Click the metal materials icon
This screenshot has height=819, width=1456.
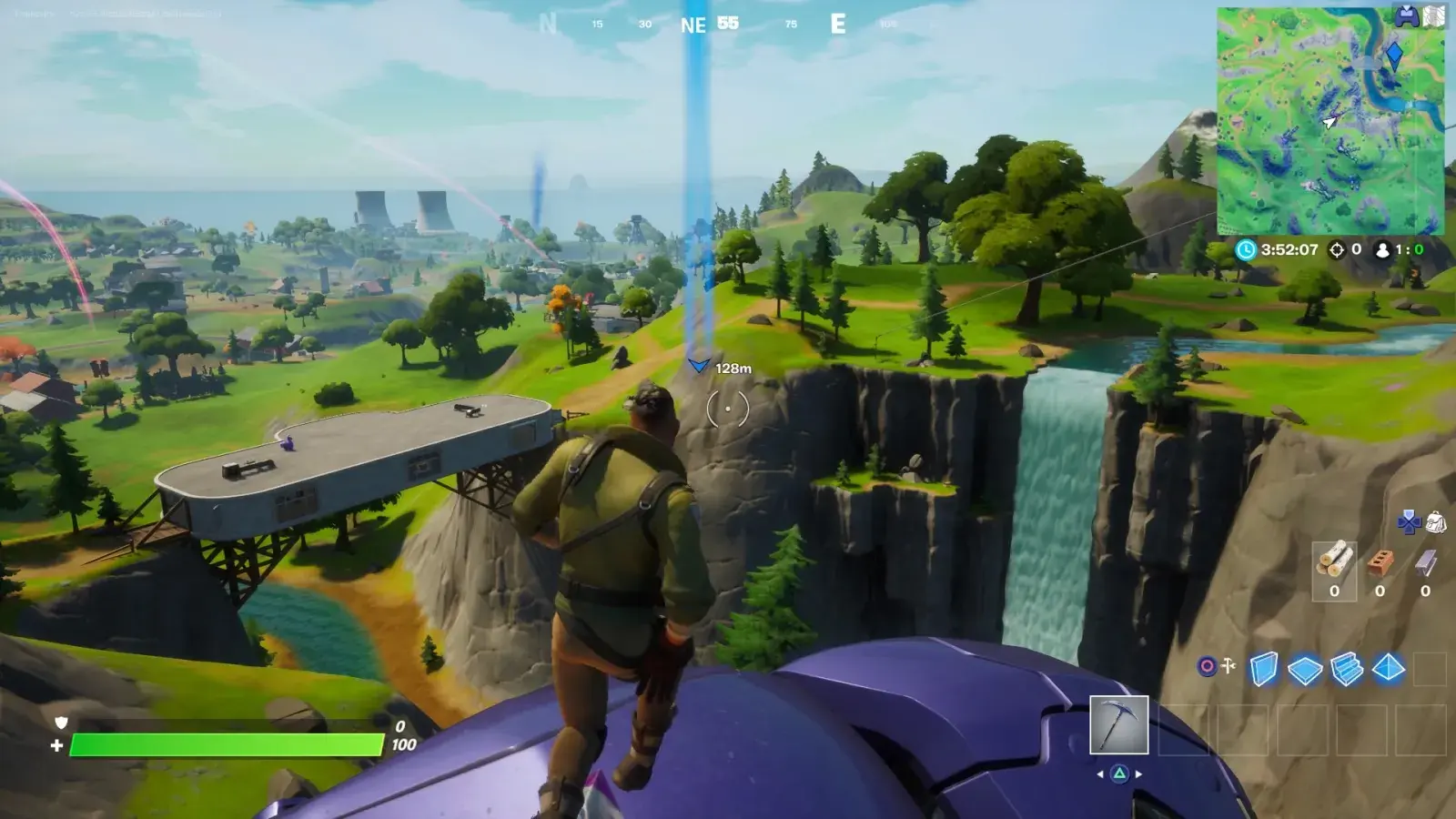(1424, 562)
